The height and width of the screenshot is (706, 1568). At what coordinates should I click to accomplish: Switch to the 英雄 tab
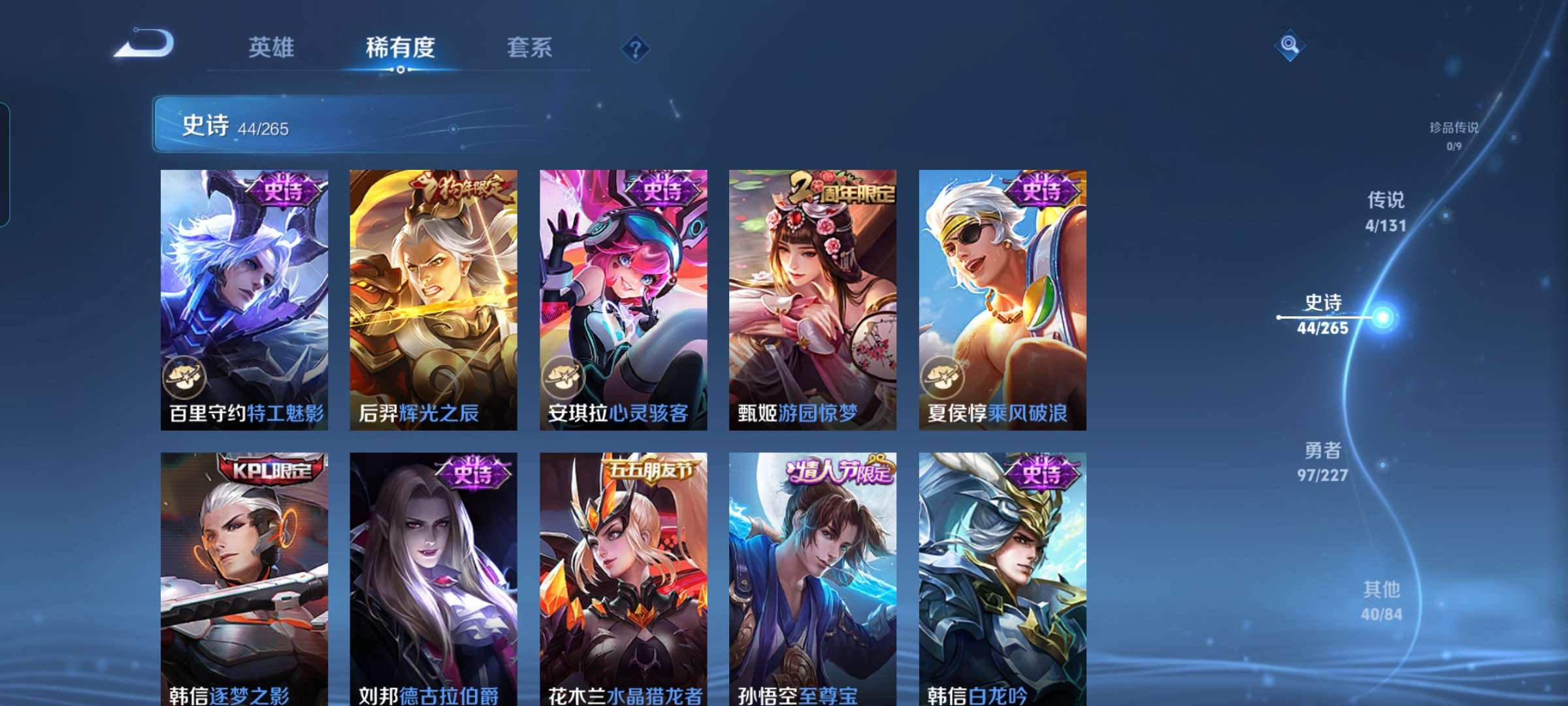[272, 47]
